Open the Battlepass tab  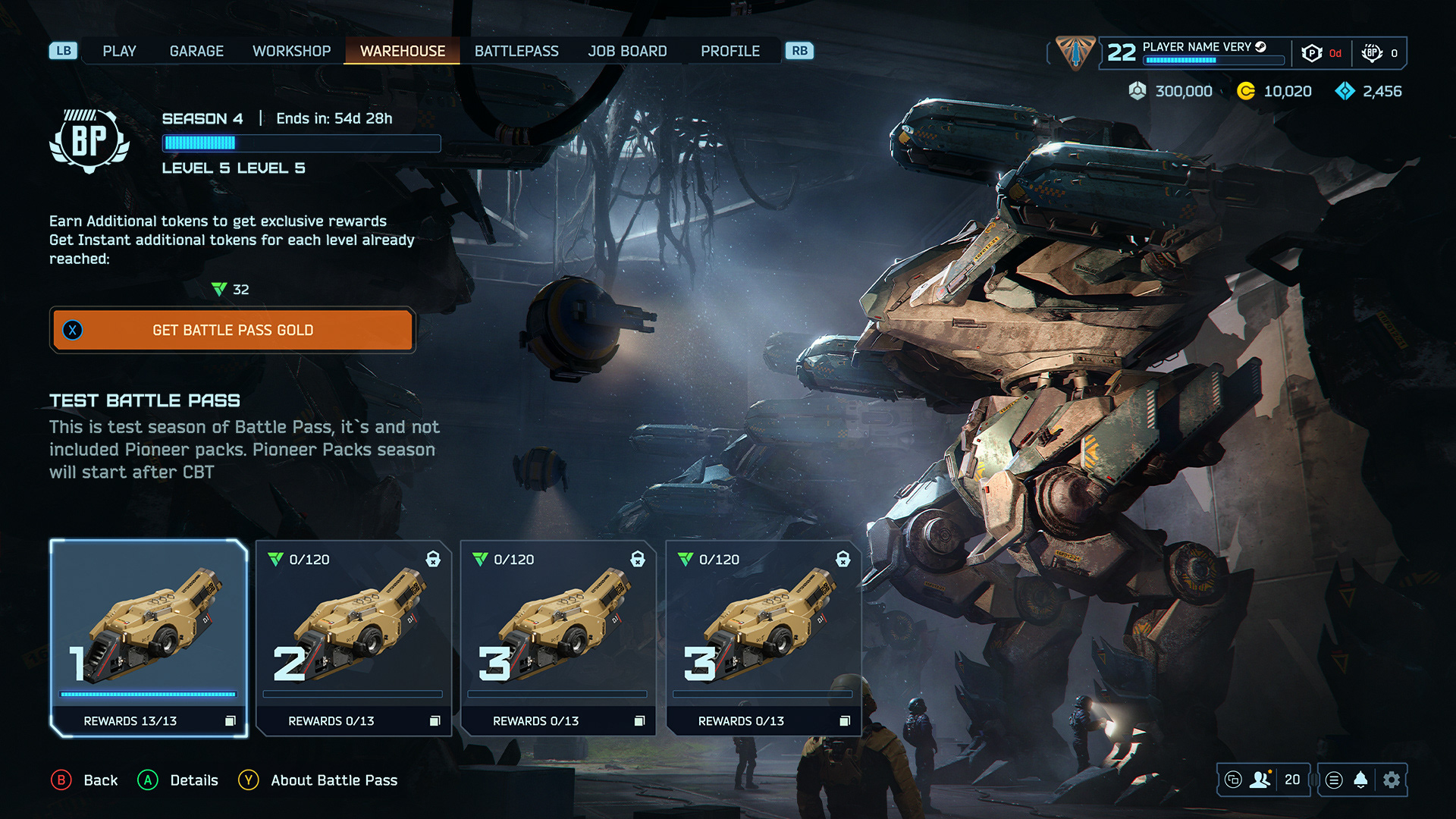click(x=516, y=51)
